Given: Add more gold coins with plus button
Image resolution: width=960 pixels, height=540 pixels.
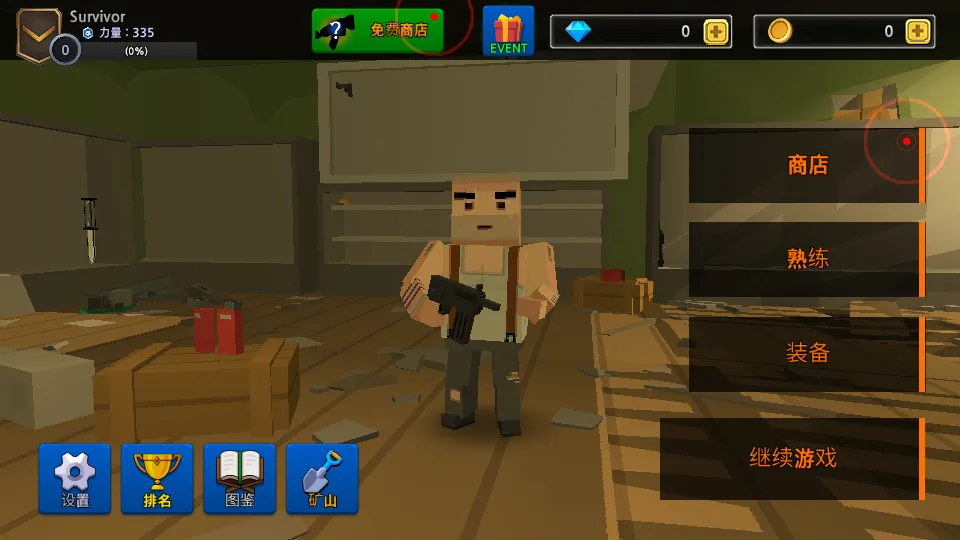Looking at the screenshot, I should click(x=918, y=31).
